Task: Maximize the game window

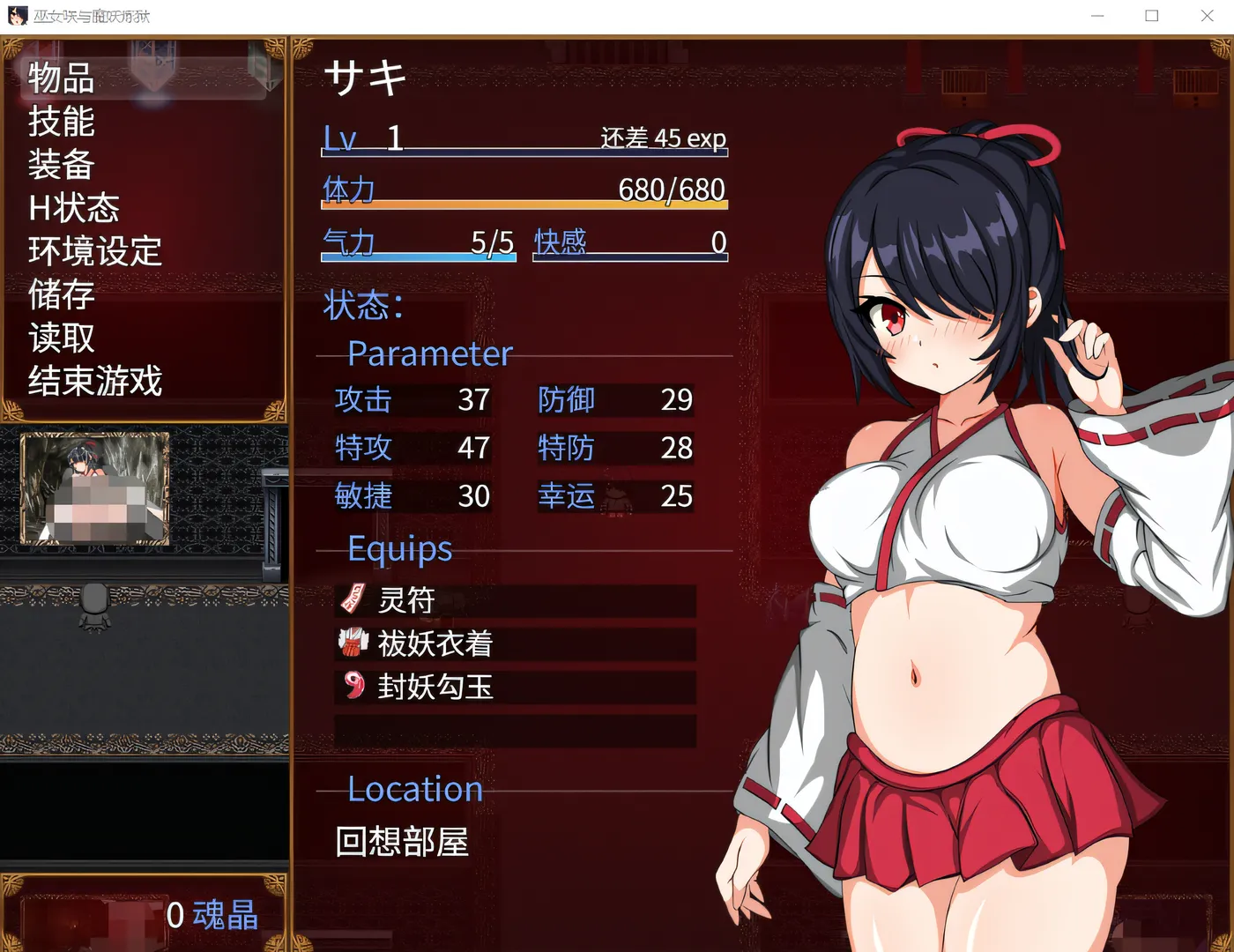Action: point(1152,16)
